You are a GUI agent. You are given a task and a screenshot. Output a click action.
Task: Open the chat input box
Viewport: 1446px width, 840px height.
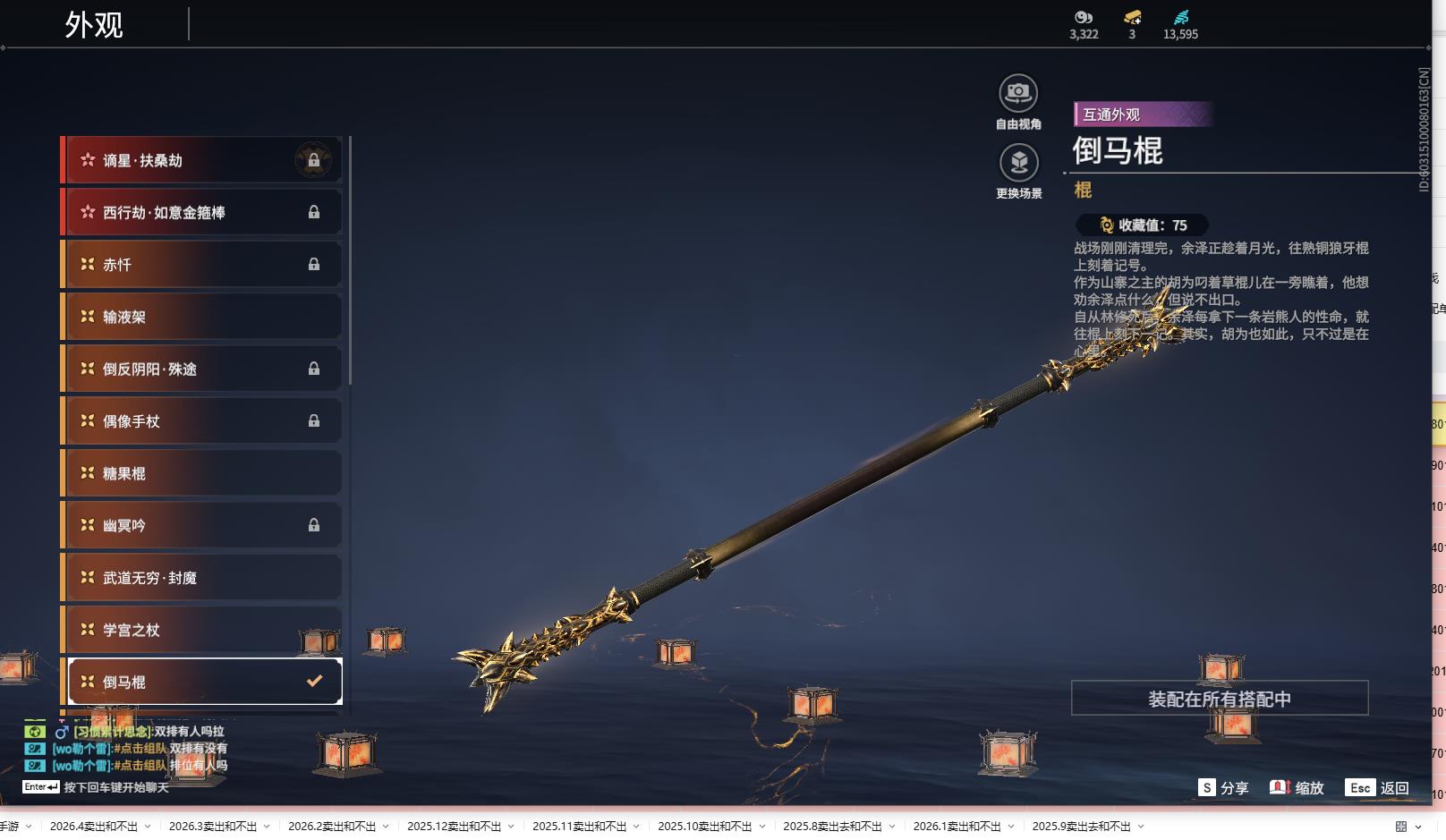116,787
